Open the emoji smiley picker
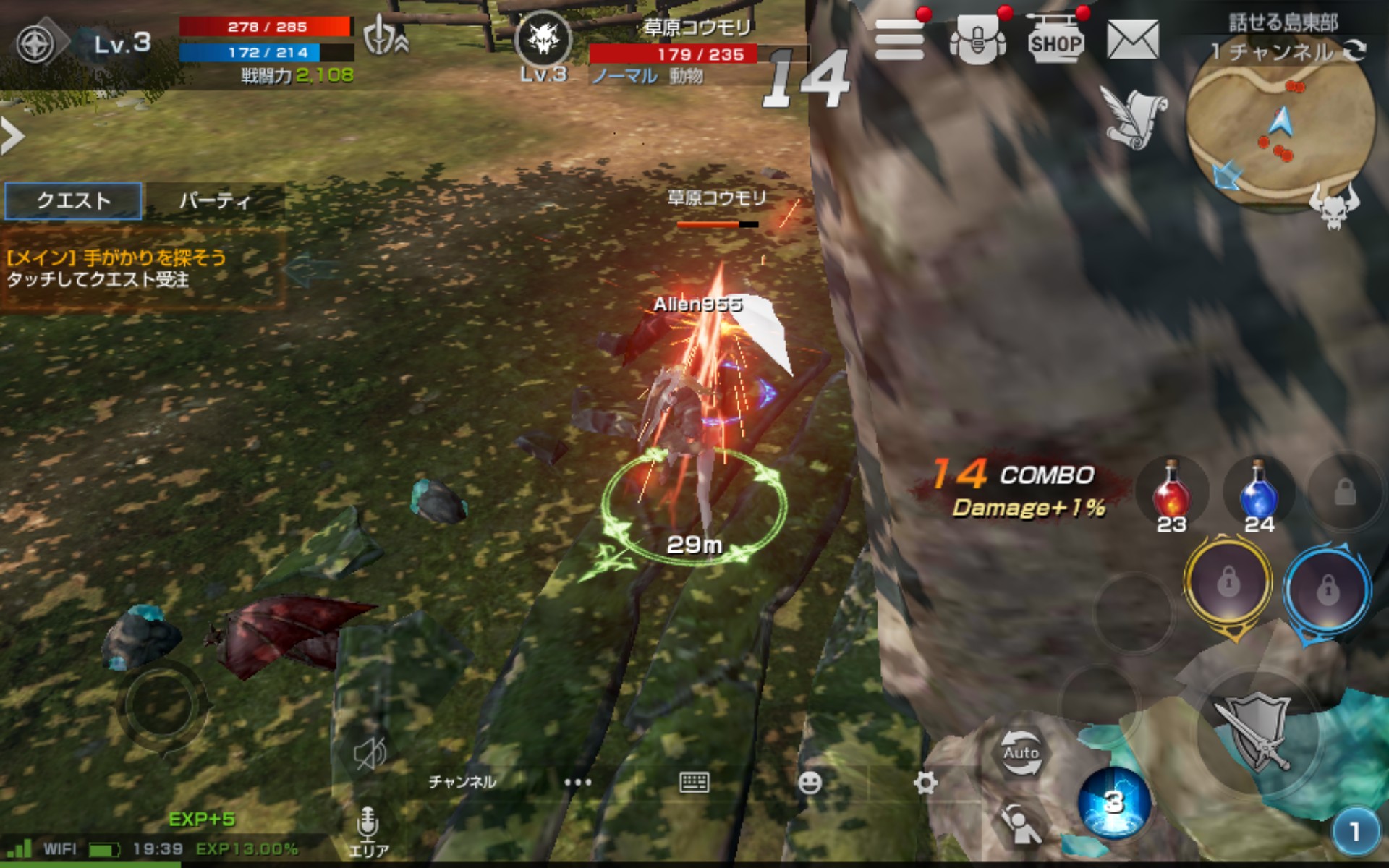The width and height of the screenshot is (1389, 868). pyautogui.click(x=810, y=782)
